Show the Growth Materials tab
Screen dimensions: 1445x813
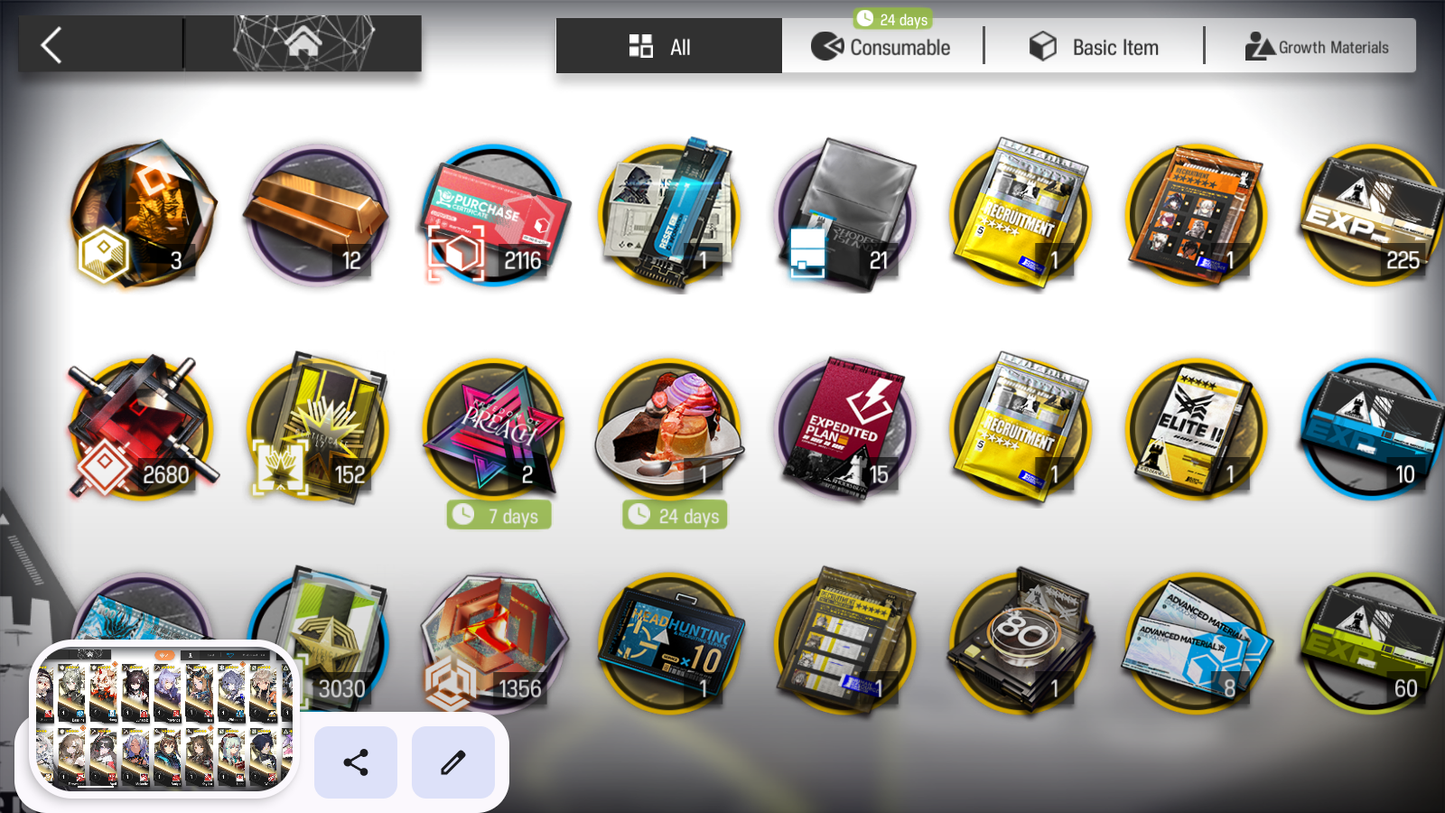1316,47
